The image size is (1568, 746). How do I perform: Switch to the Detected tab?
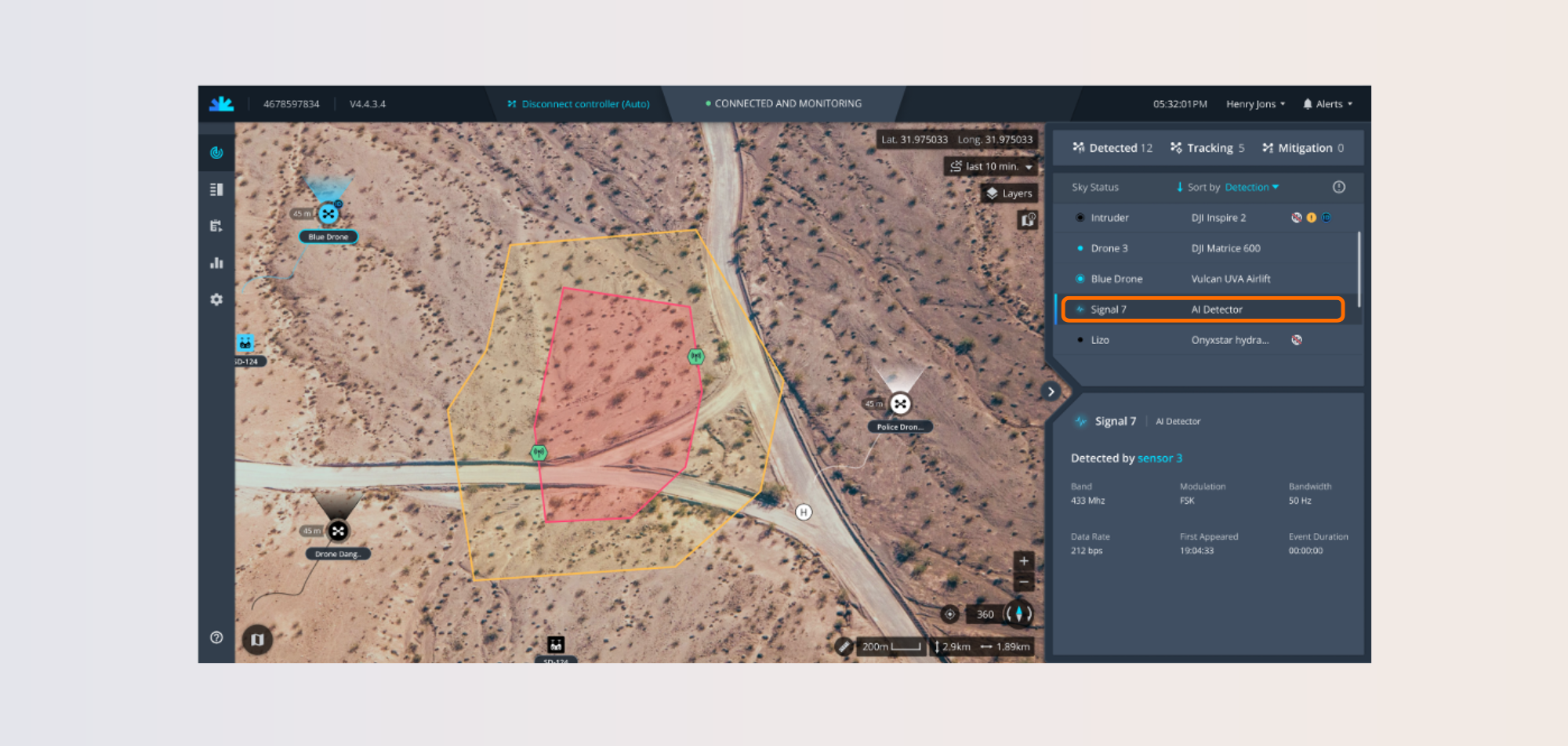click(x=1112, y=148)
